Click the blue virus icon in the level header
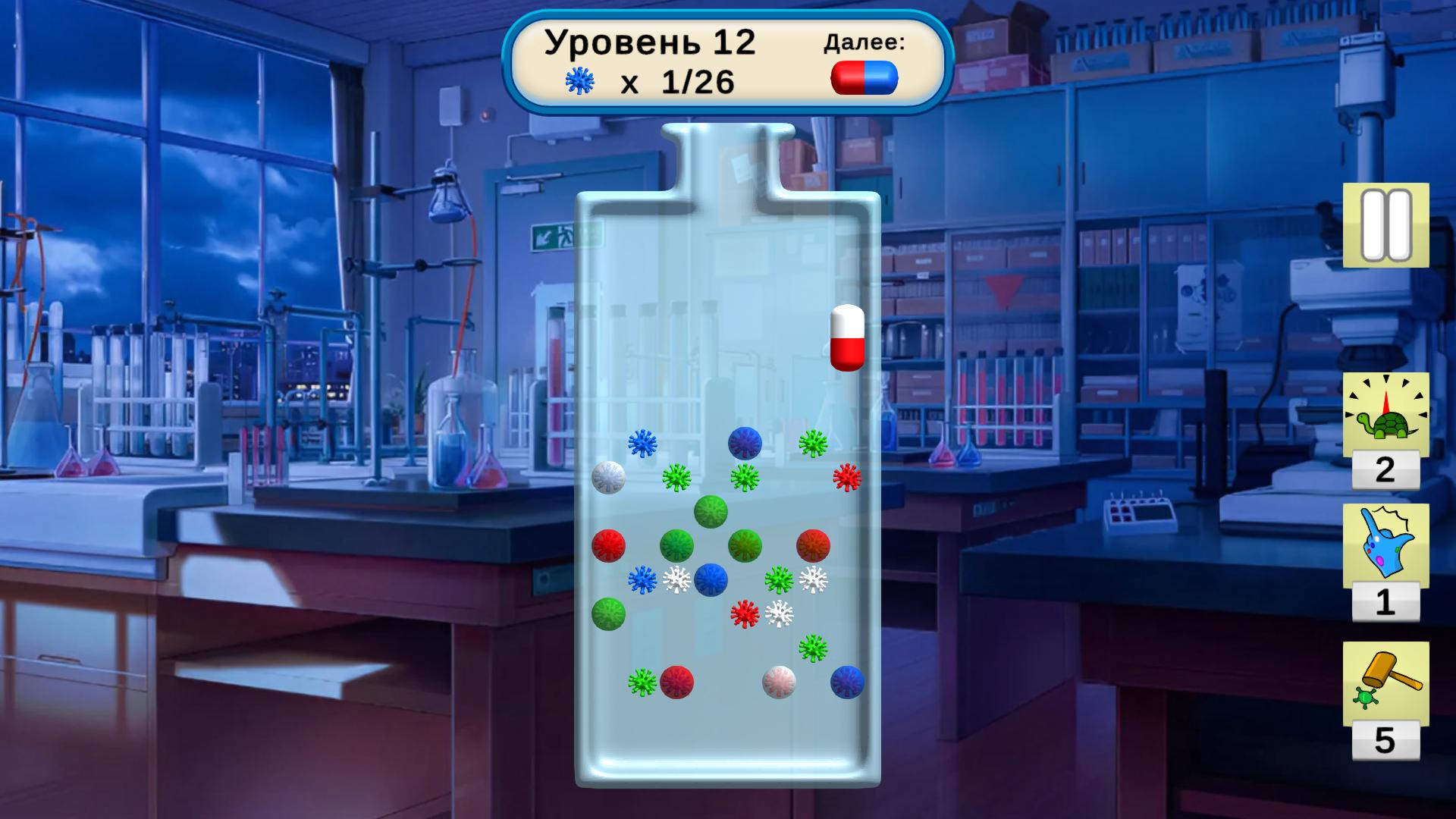1456x819 pixels. tap(579, 80)
